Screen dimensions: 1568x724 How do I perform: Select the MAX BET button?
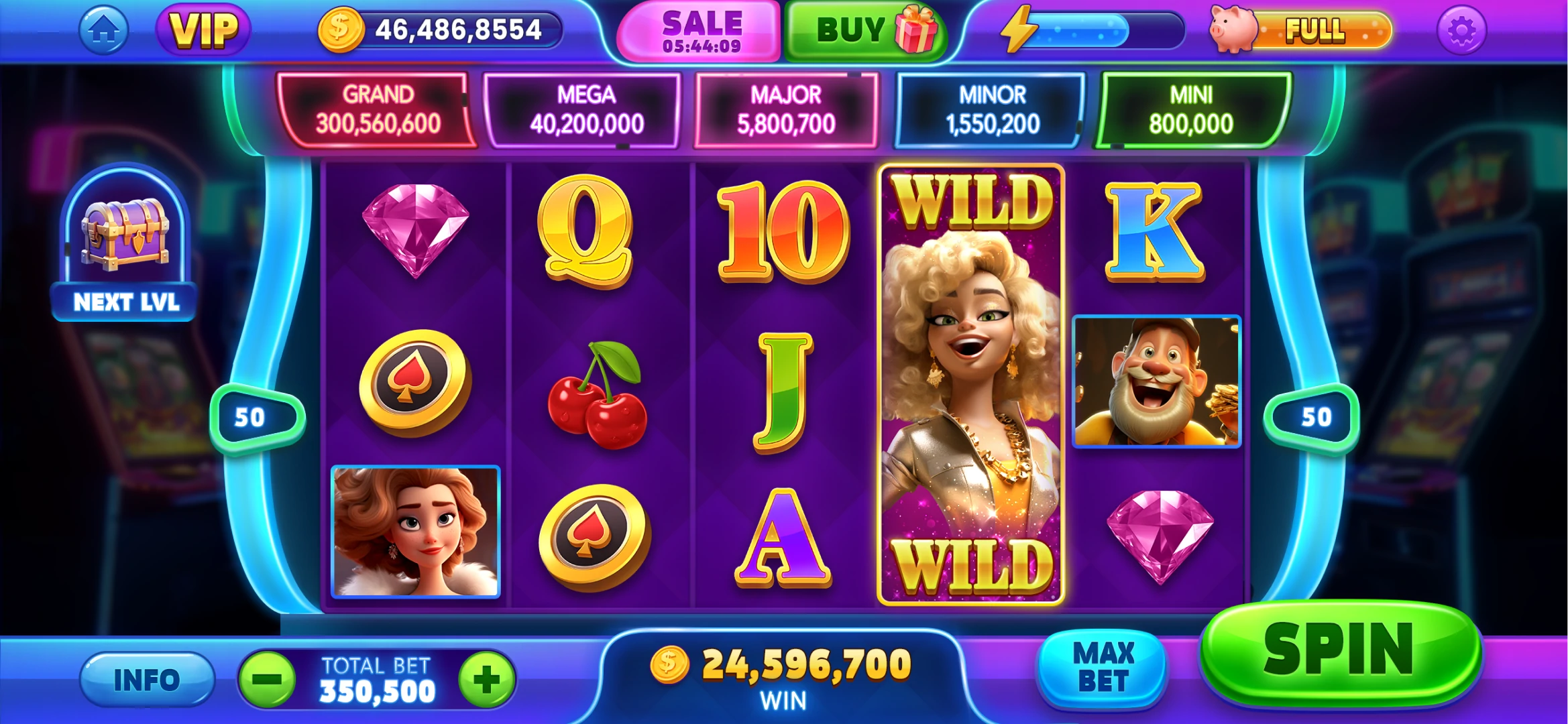coord(1103,668)
